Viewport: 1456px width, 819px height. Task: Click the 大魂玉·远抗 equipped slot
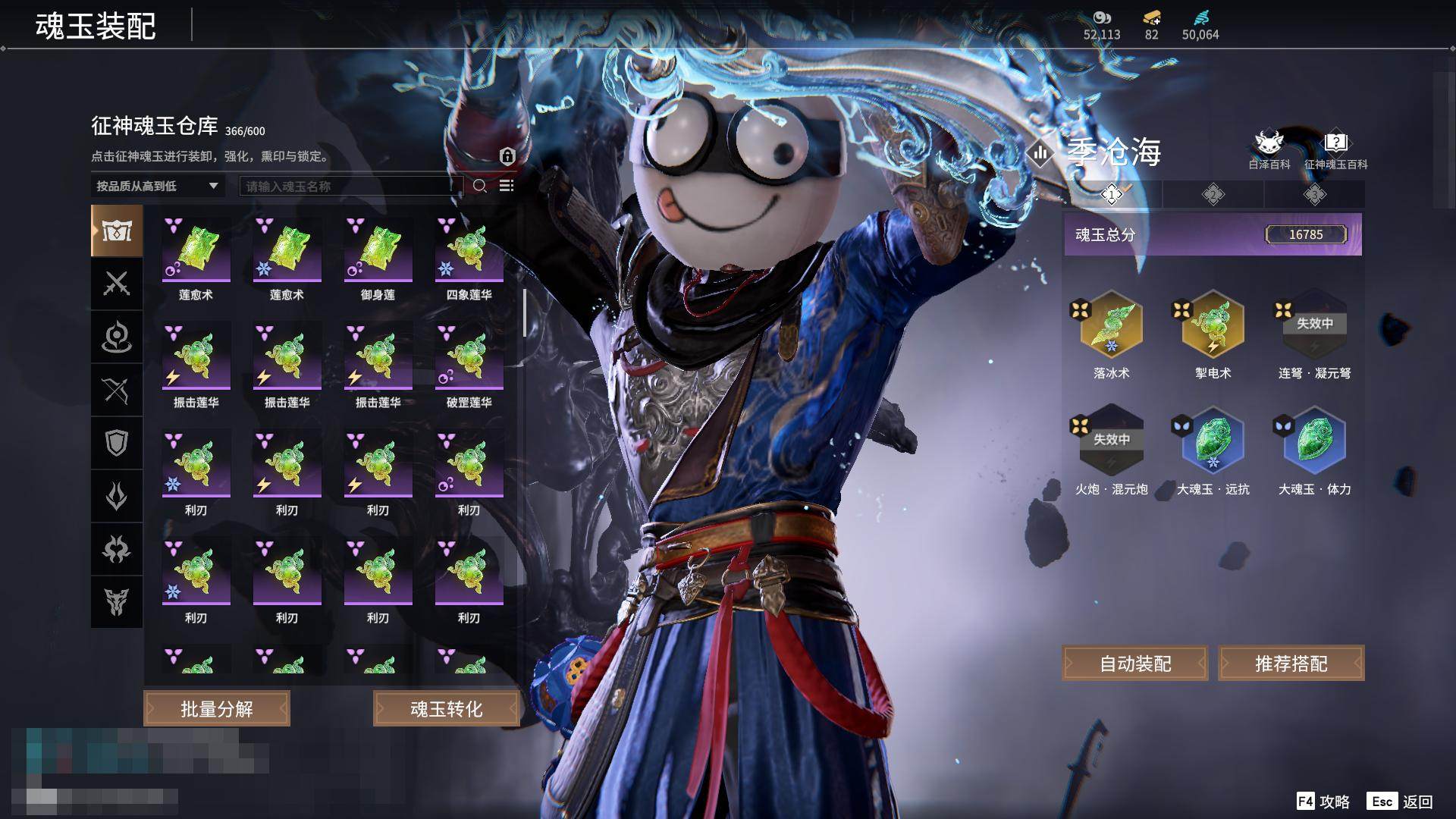[x=1213, y=442]
